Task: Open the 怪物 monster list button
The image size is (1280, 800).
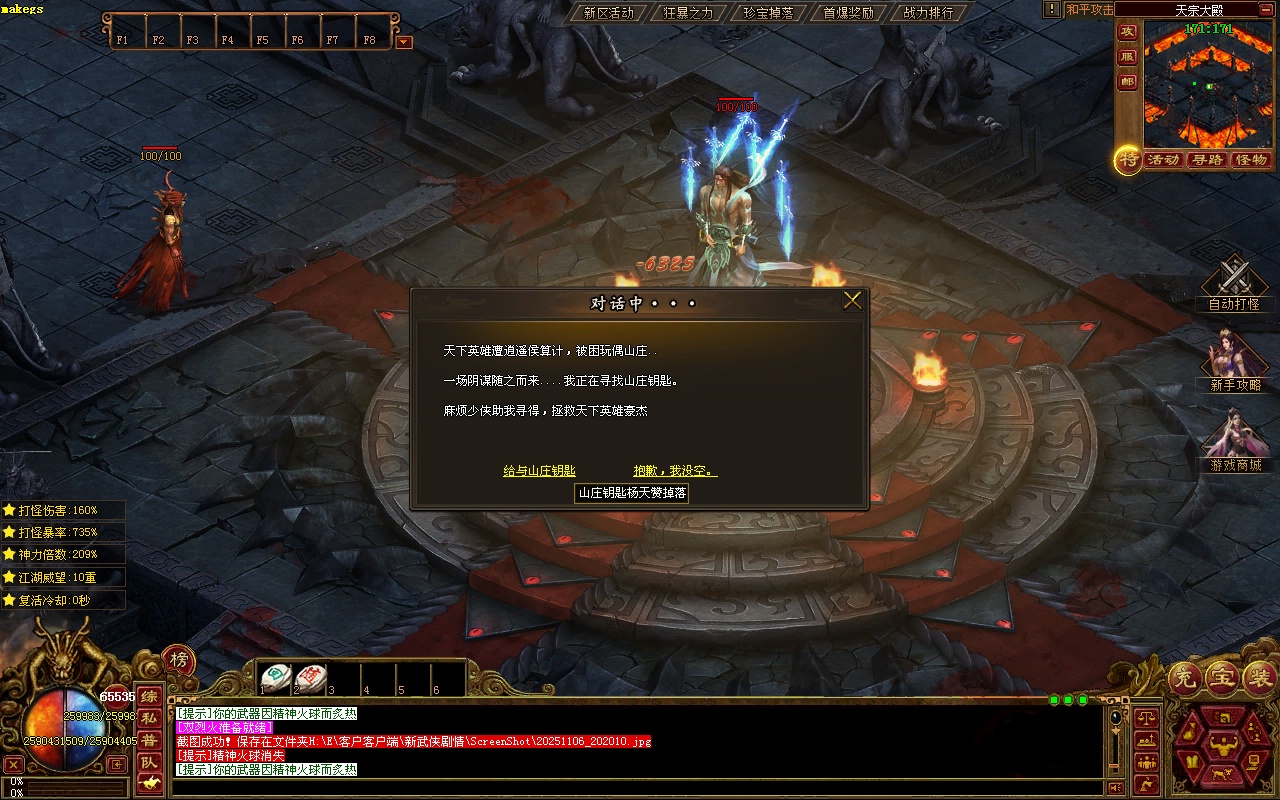Action: (1251, 160)
